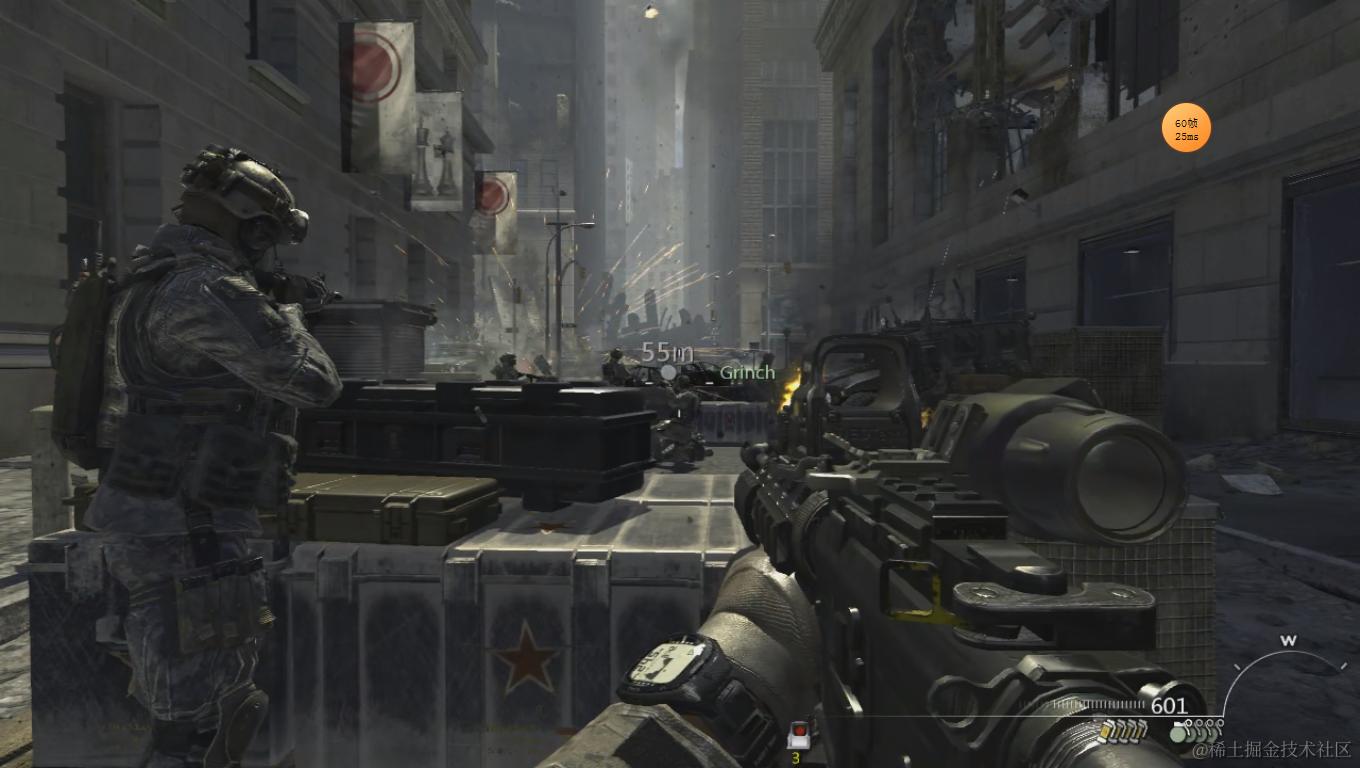The height and width of the screenshot is (768, 1360).
Task: Click the compass arc in the corner
Action: point(1289,652)
